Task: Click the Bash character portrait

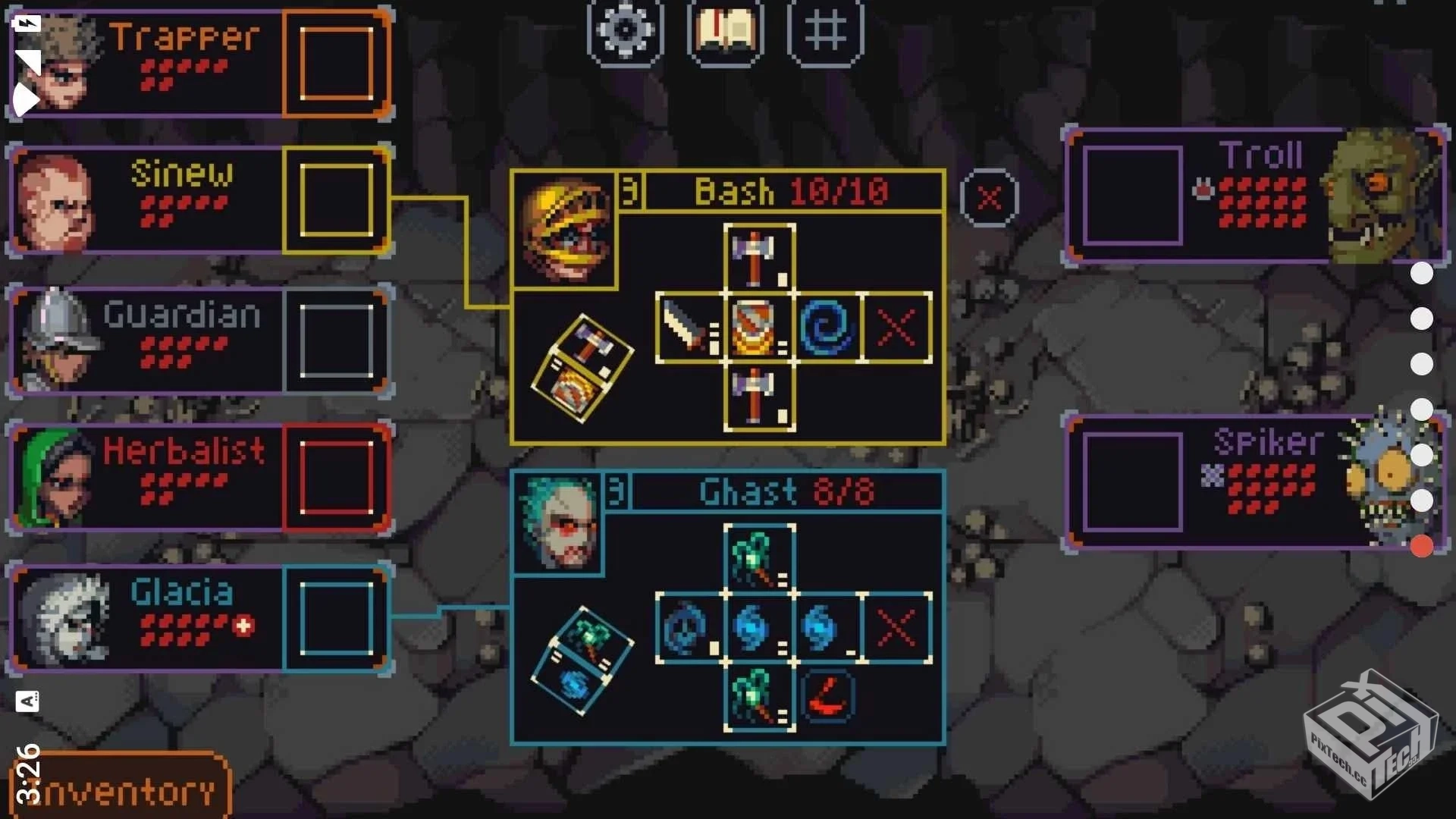Action: (564, 230)
